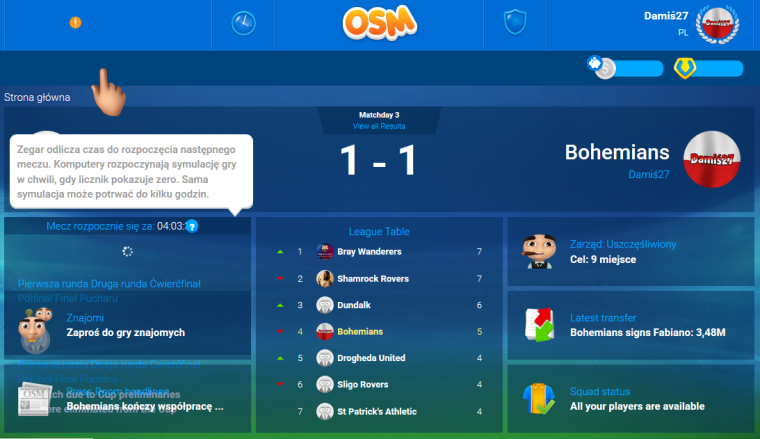760x439 pixels.
Task: Open the Damiś27 profile avatar
Action: pyautogui.click(x=716, y=24)
